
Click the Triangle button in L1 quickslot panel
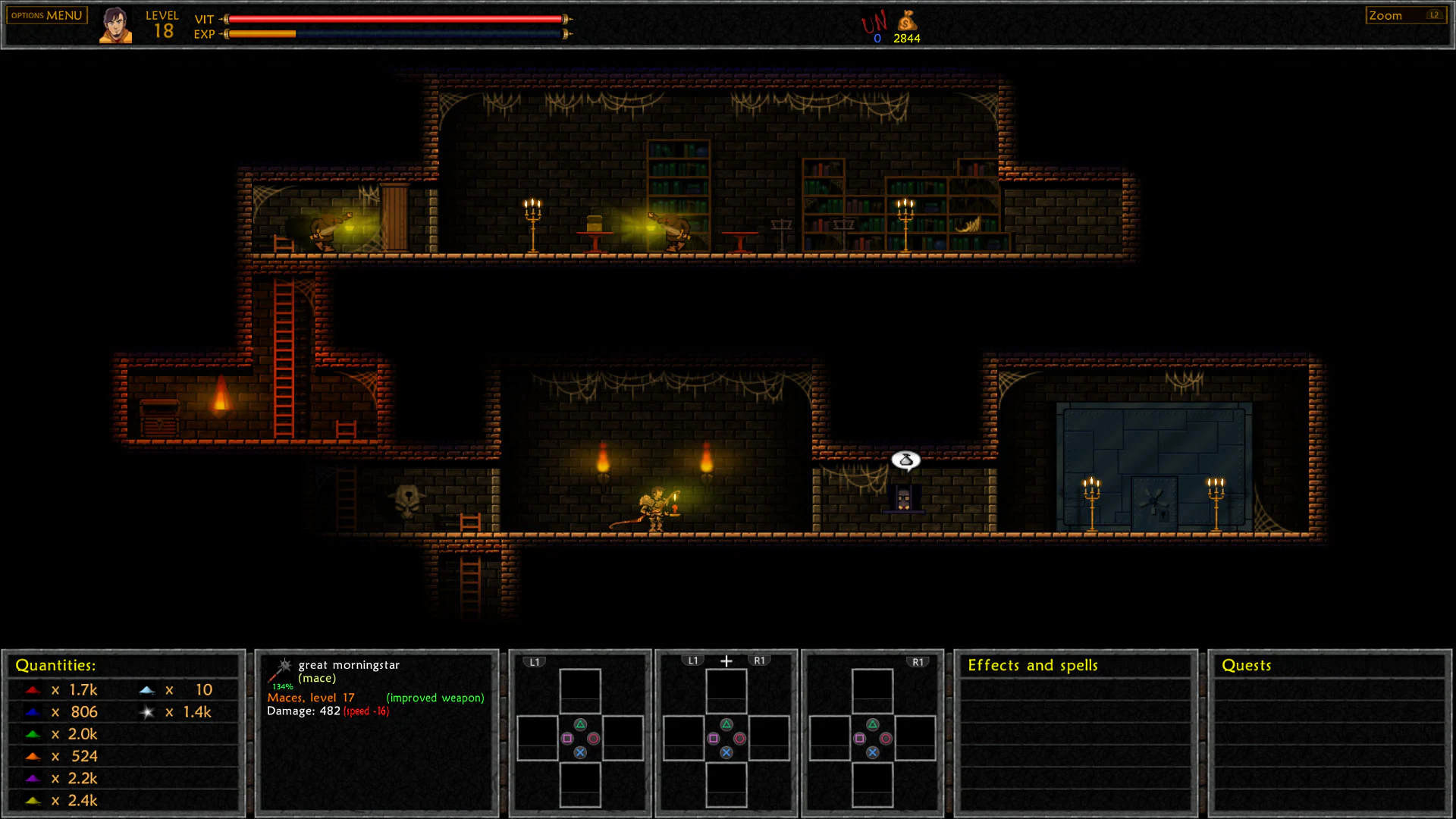click(x=580, y=723)
